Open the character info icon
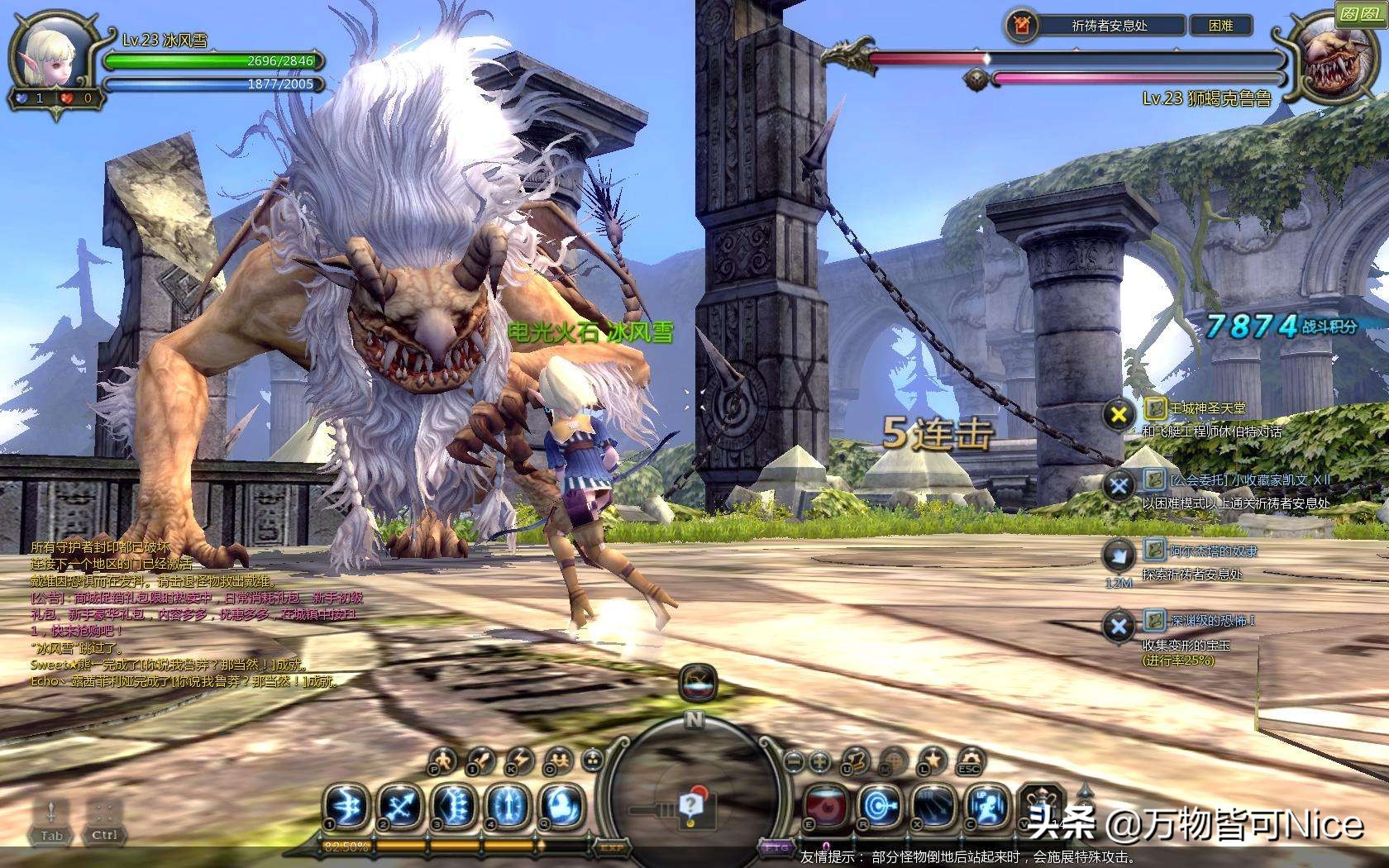The height and width of the screenshot is (868, 1389). (443, 760)
